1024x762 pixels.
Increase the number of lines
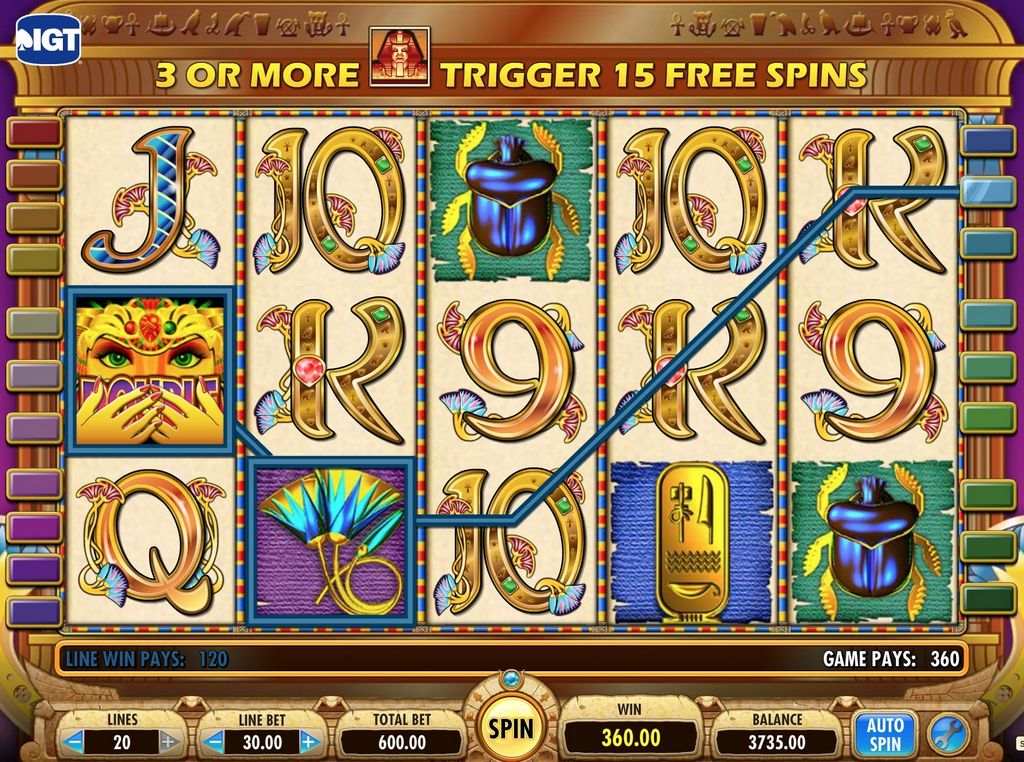(x=169, y=742)
